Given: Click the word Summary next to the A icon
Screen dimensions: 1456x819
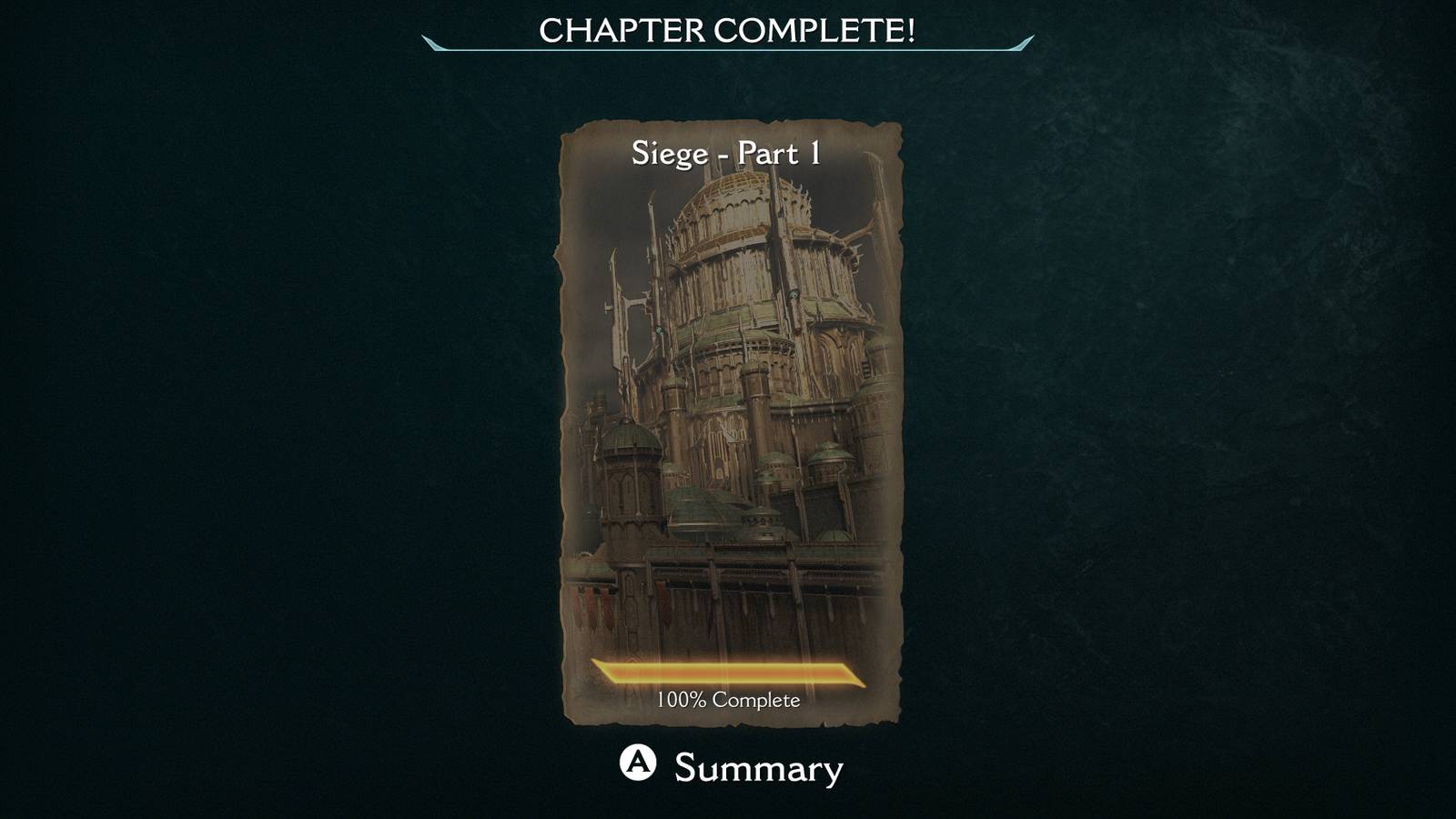Looking at the screenshot, I should [755, 767].
